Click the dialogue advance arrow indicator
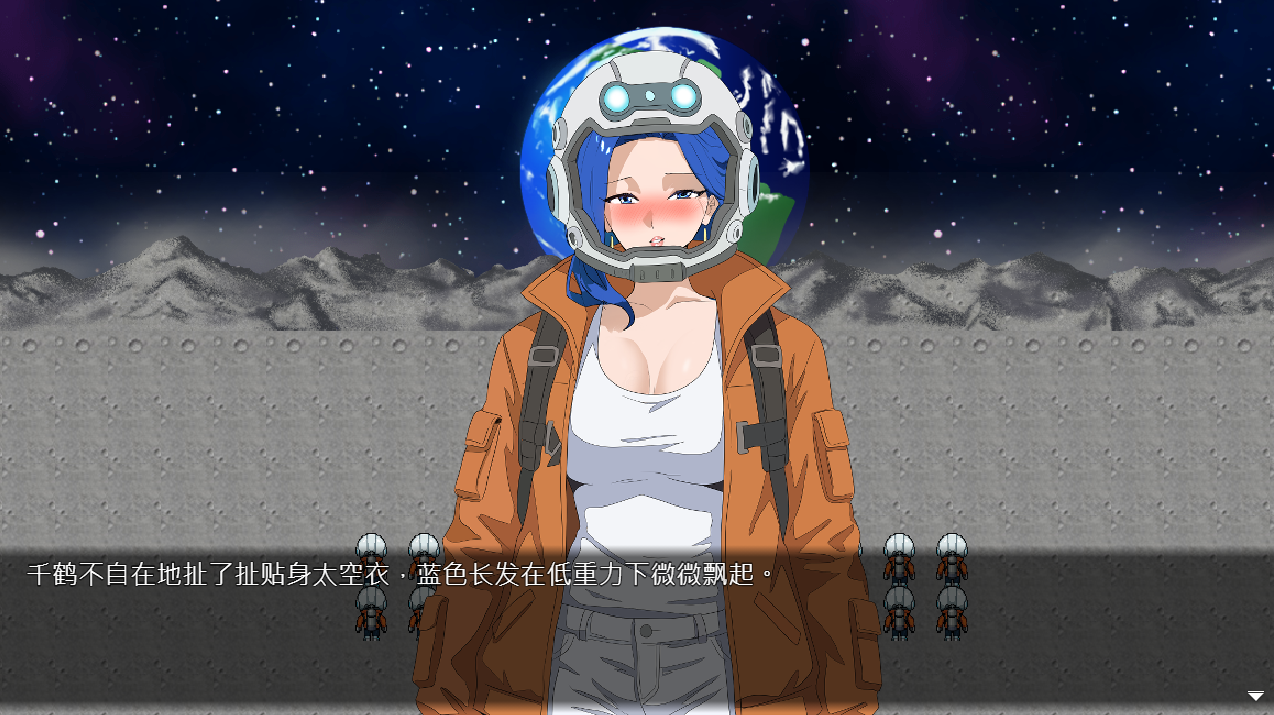The image size is (1274, 715). point(1255,696)
